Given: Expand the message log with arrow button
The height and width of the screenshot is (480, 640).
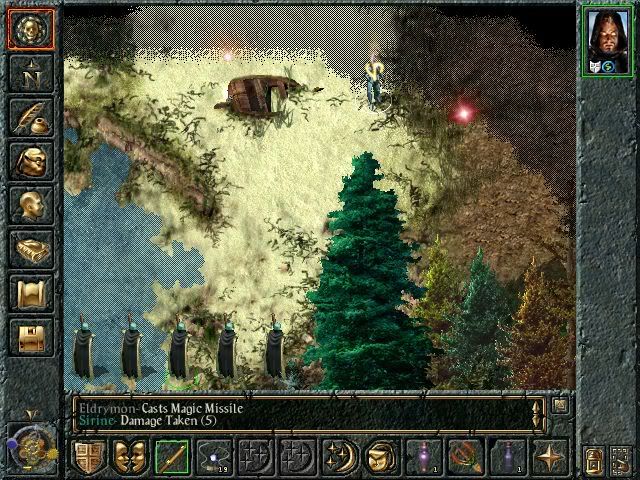Looking at the screenshot, I should click(x=560, y=406).
